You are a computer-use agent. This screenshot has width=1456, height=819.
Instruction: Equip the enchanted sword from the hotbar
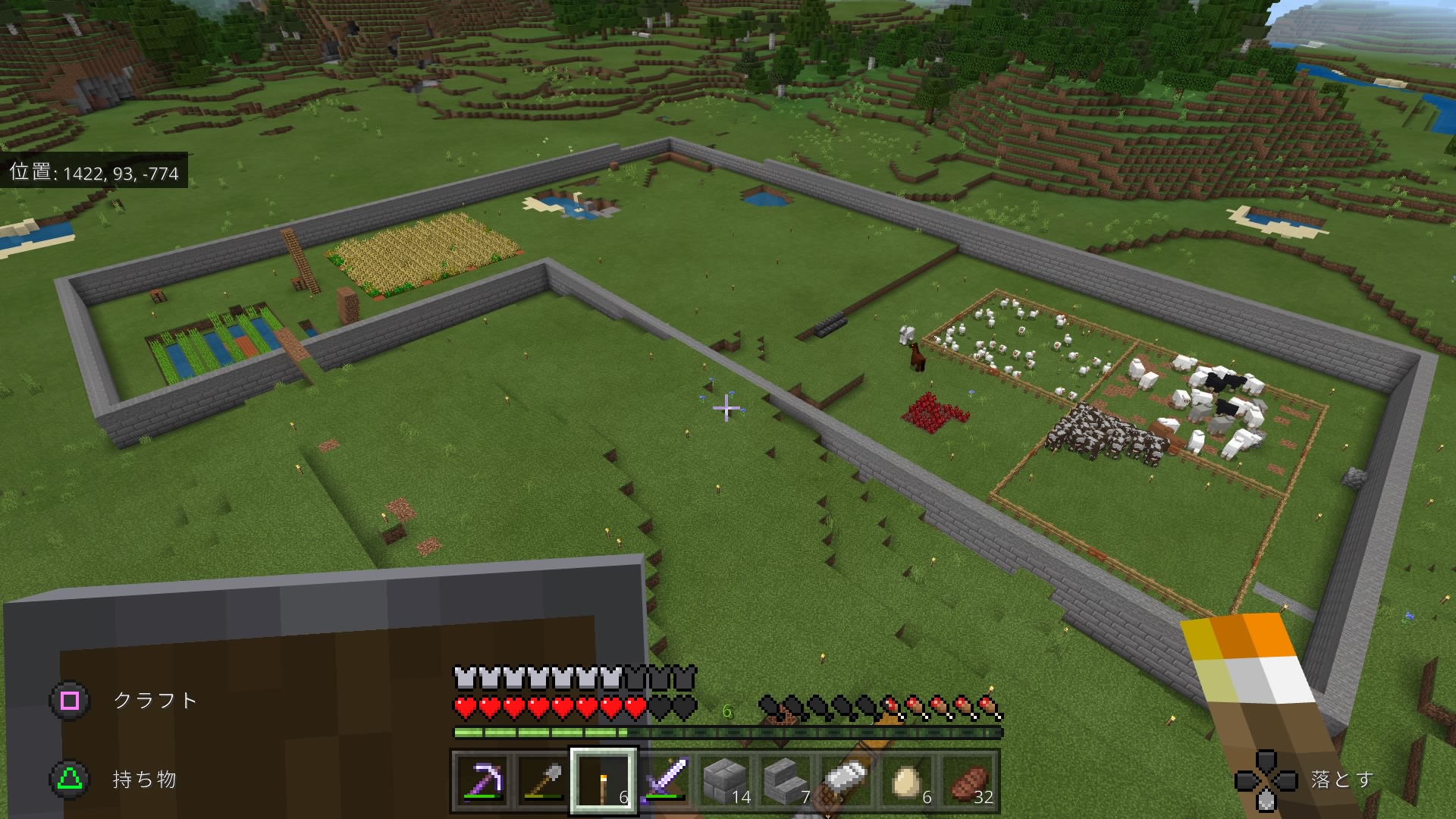tap(664, 780)
